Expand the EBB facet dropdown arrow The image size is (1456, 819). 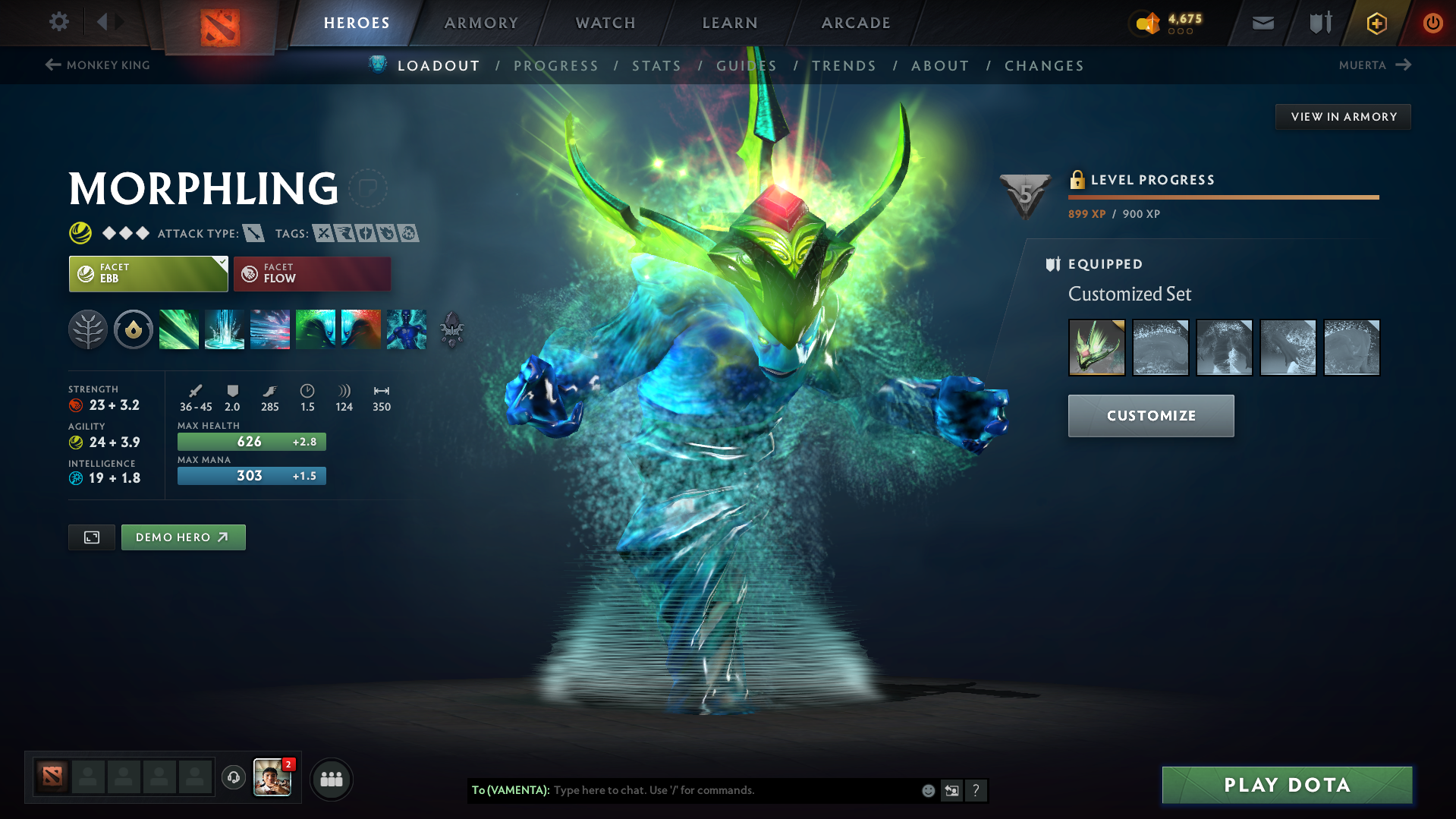(221, 265)
